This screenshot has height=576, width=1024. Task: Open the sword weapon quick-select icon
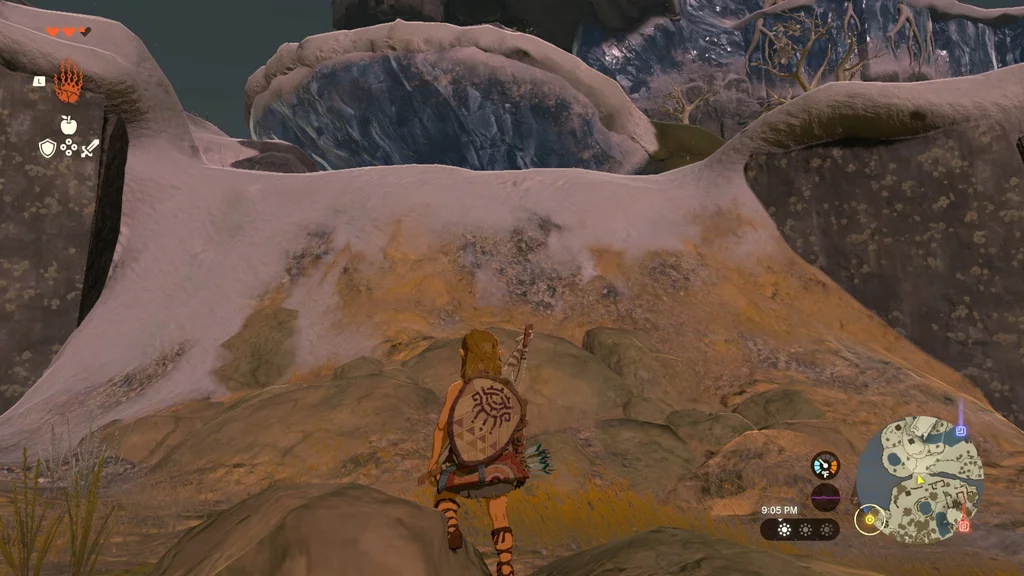point(90,148)
